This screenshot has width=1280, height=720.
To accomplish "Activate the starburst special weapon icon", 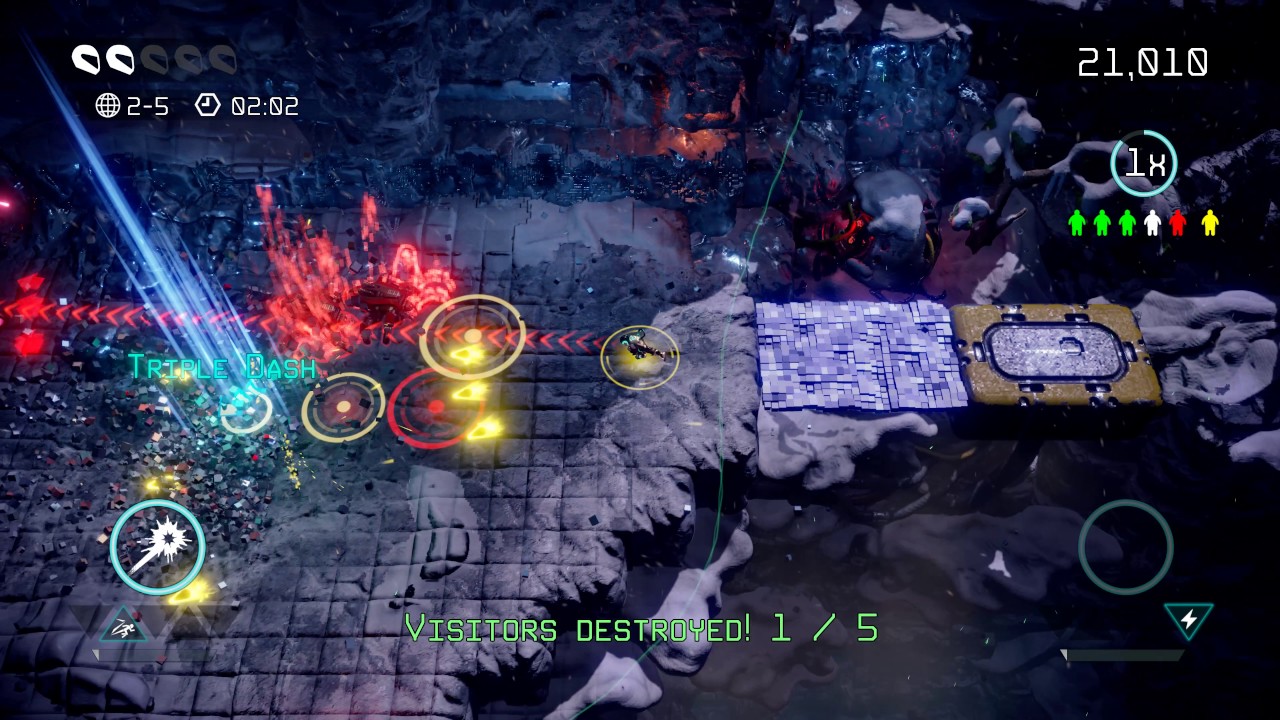I will 158,546.
